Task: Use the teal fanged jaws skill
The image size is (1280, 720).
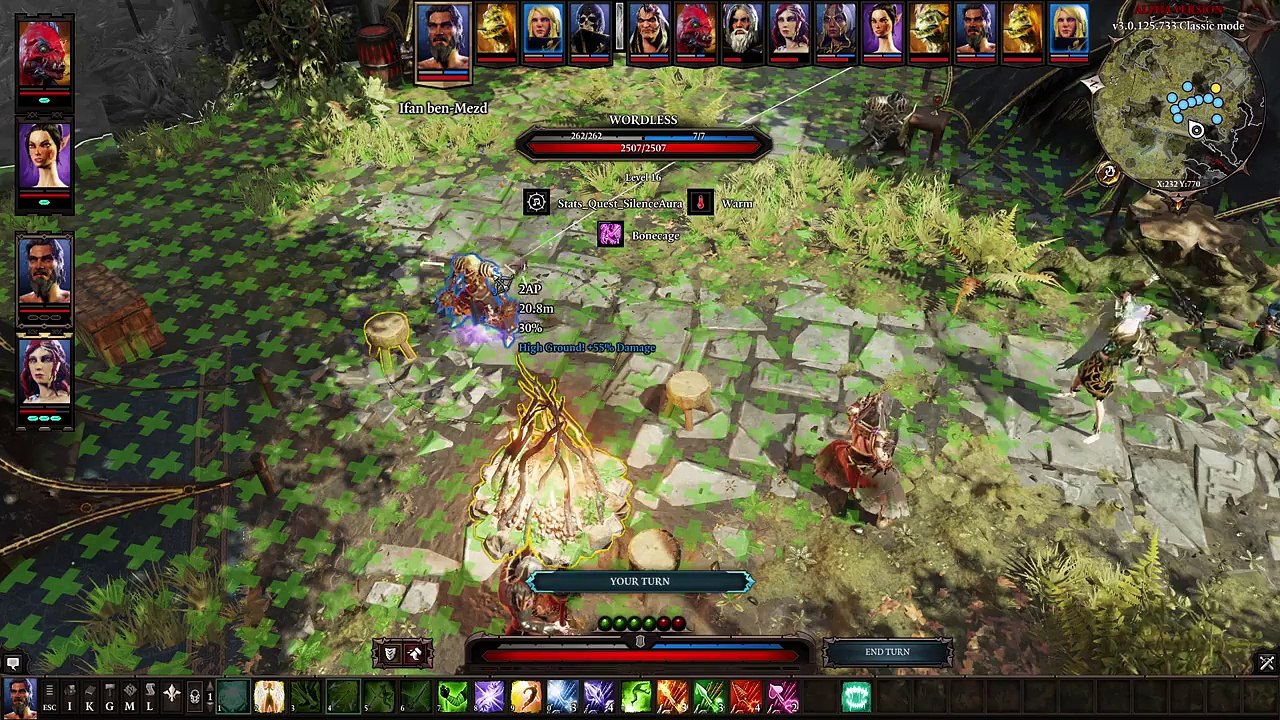Action: coord(856,696)
